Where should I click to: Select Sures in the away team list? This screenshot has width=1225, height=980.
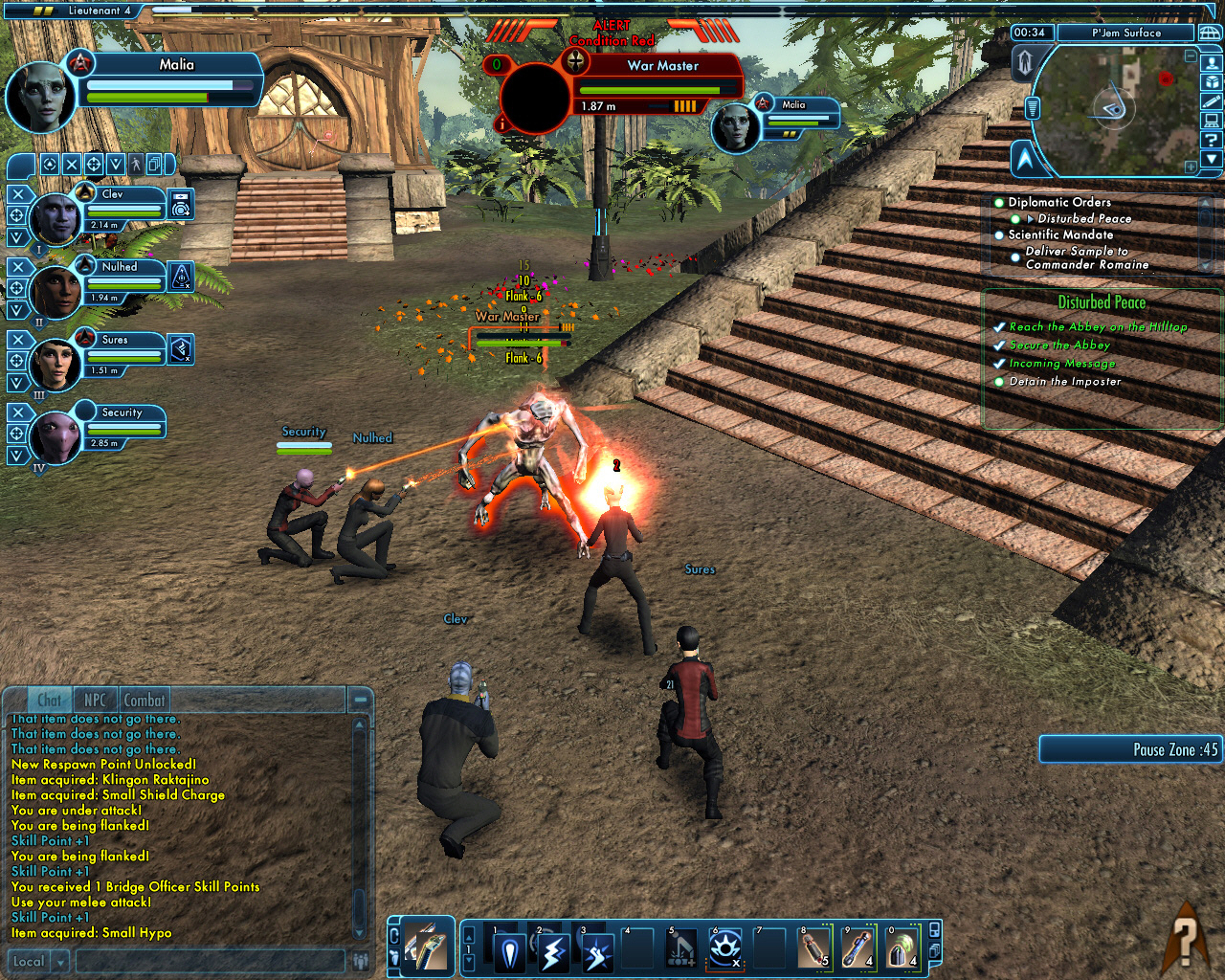coord(115,340)
